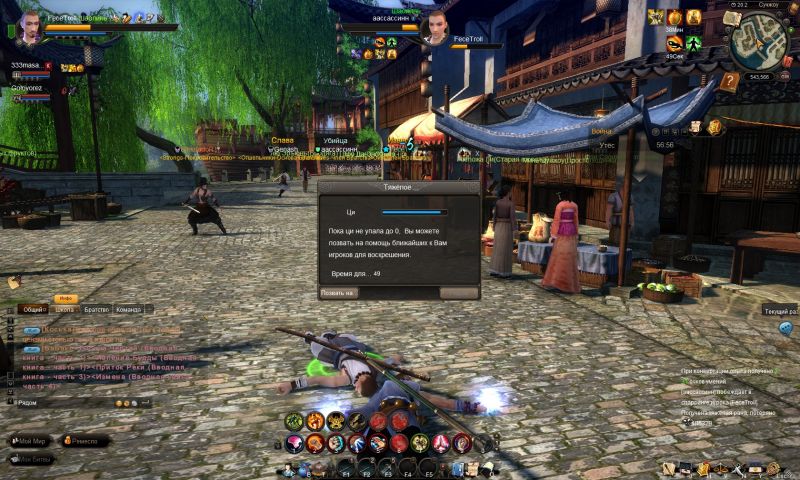The height and width of the screenshot is (480, 800).
Task: Click the 'Рядом' chat input field
Action: pos(60,402)
